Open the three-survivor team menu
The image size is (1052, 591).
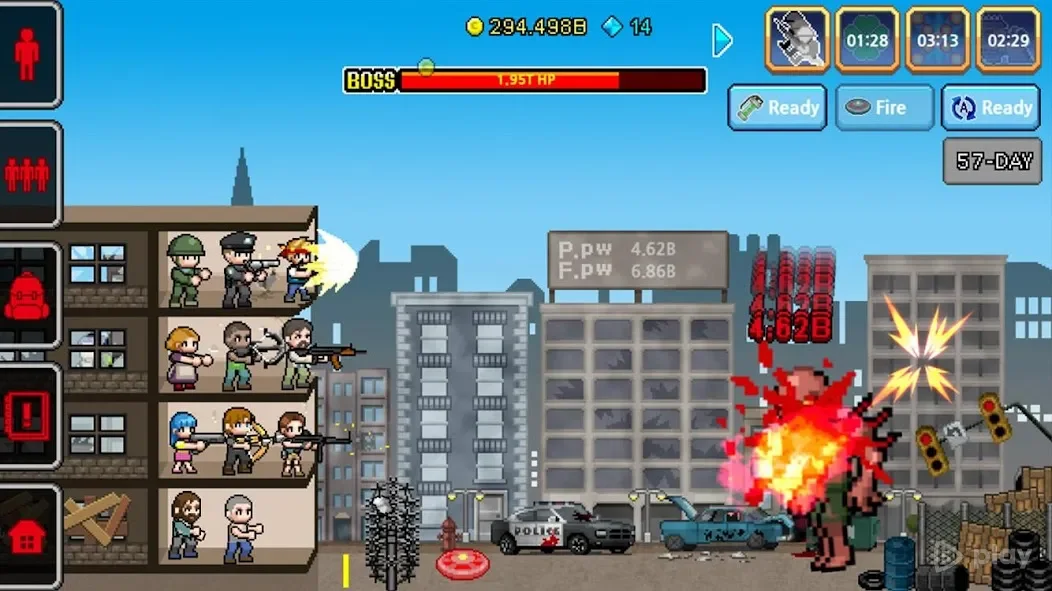tap(26, 175)
